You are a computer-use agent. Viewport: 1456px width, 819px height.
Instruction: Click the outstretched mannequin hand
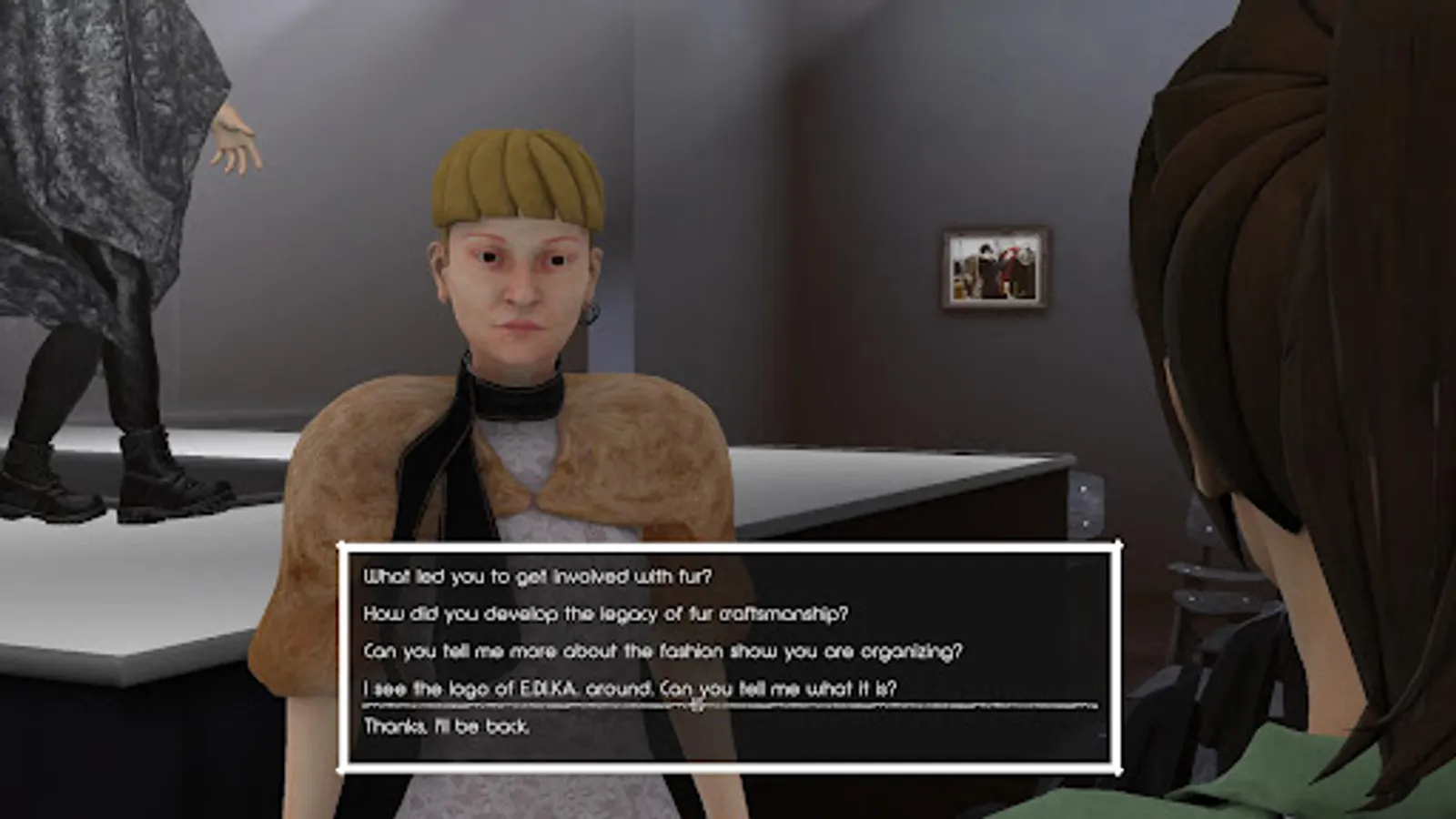coord(235,136)
